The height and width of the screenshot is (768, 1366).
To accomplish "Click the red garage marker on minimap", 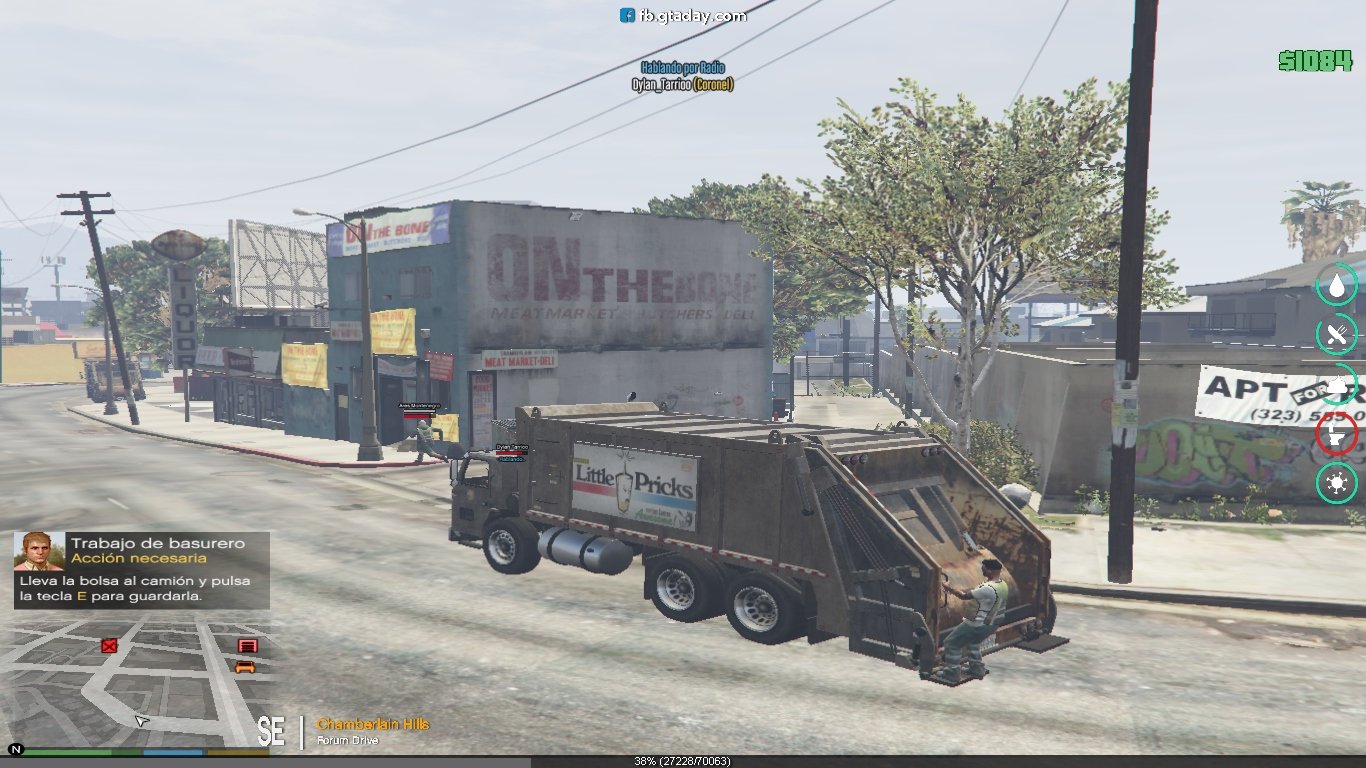I will coord(248,646).
